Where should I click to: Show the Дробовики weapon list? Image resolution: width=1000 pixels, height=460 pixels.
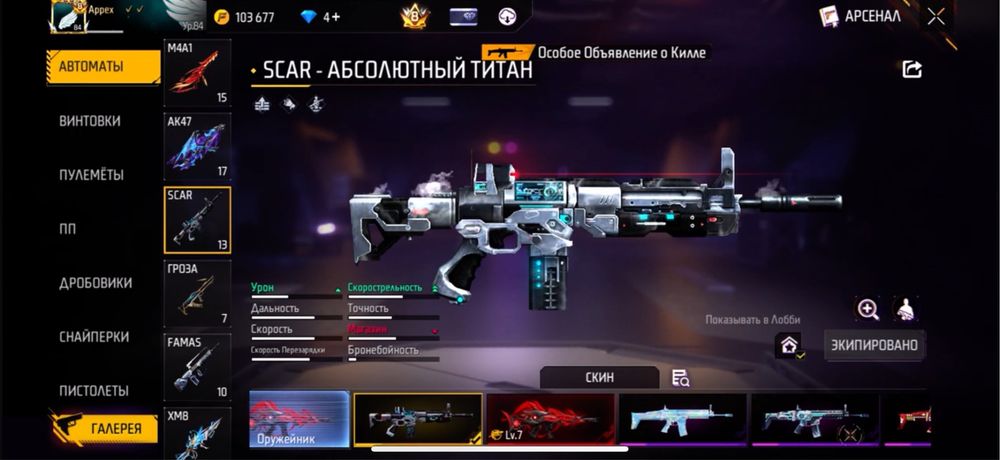coord(95,283)
